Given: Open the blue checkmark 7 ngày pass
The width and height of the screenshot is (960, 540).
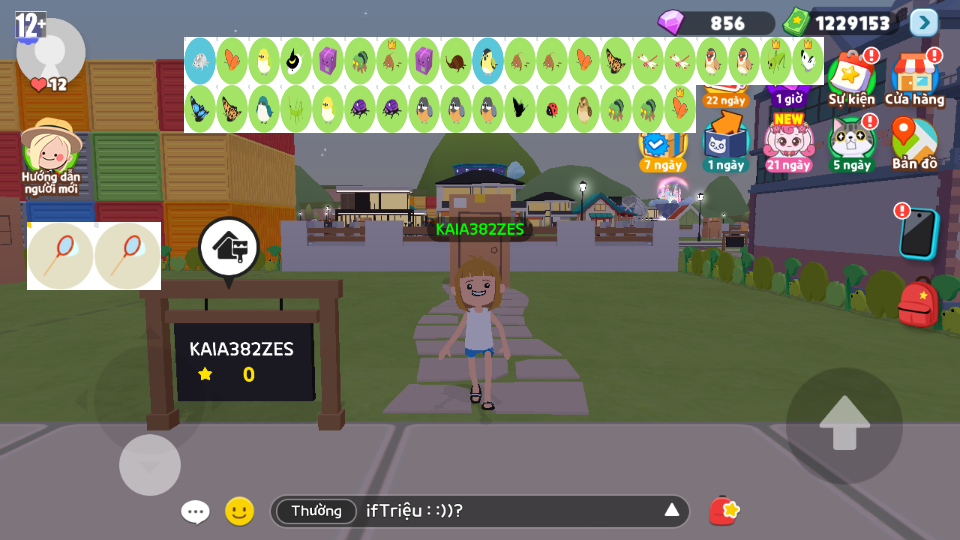Looking at the screenshot, I should pos(661,148).
